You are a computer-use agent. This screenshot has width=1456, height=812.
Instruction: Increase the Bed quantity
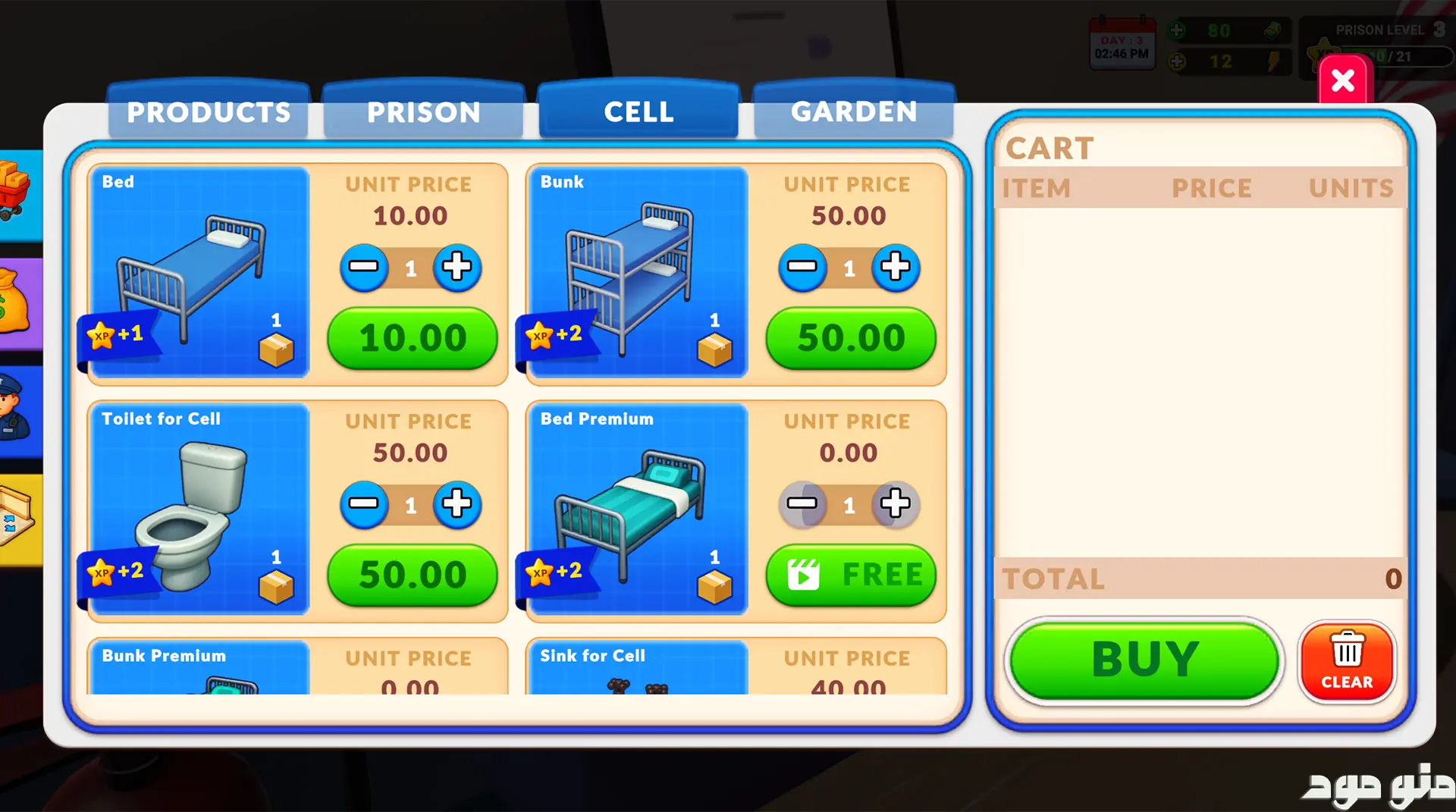457,267
